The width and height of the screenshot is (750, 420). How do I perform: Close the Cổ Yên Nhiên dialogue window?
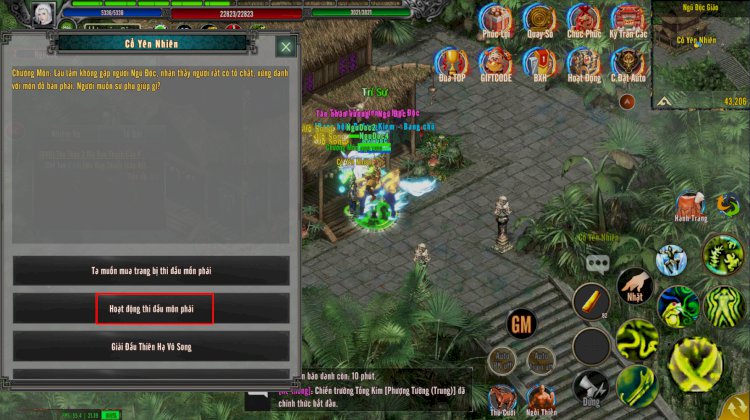pyautogui.click(x=286, y=46)
